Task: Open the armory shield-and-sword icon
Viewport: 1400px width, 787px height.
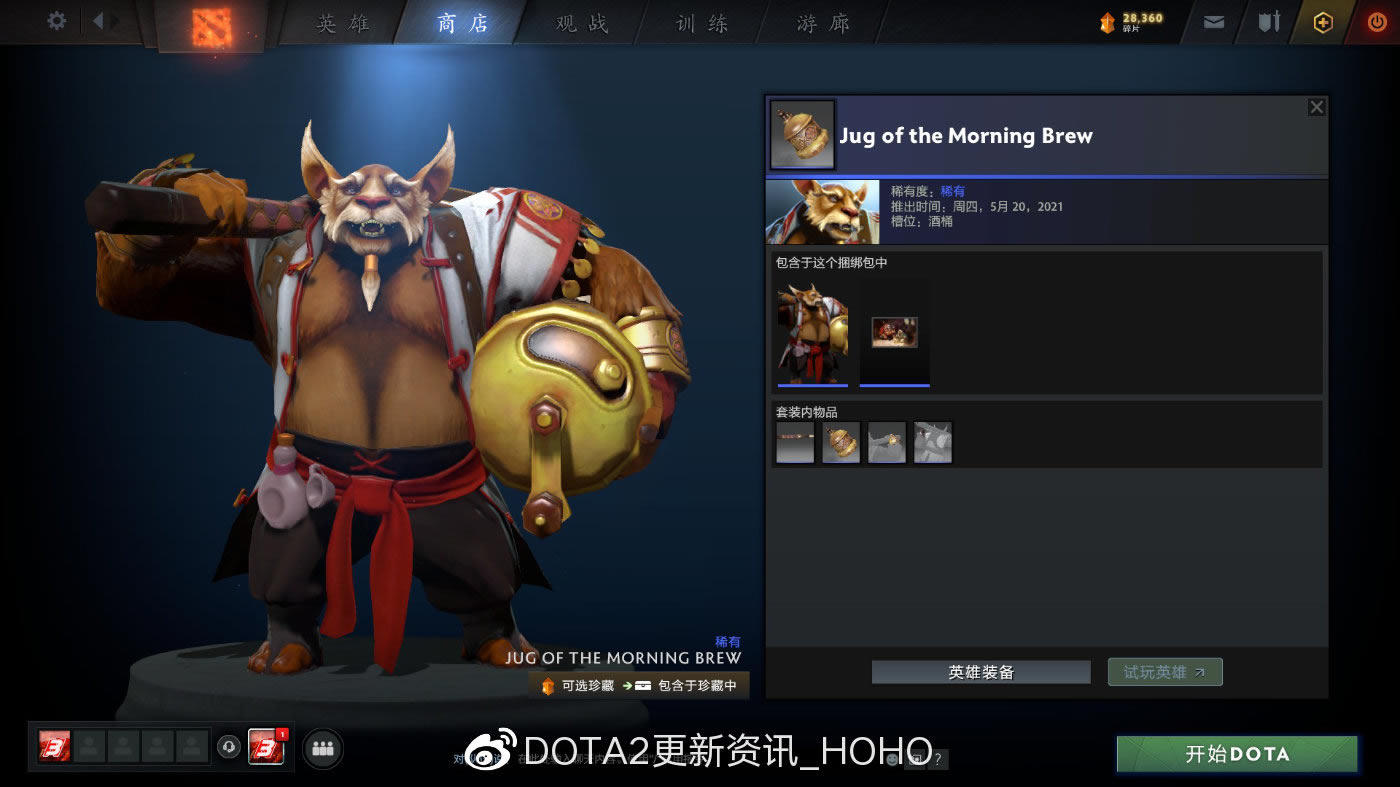Action: [x=1268, y=20]
